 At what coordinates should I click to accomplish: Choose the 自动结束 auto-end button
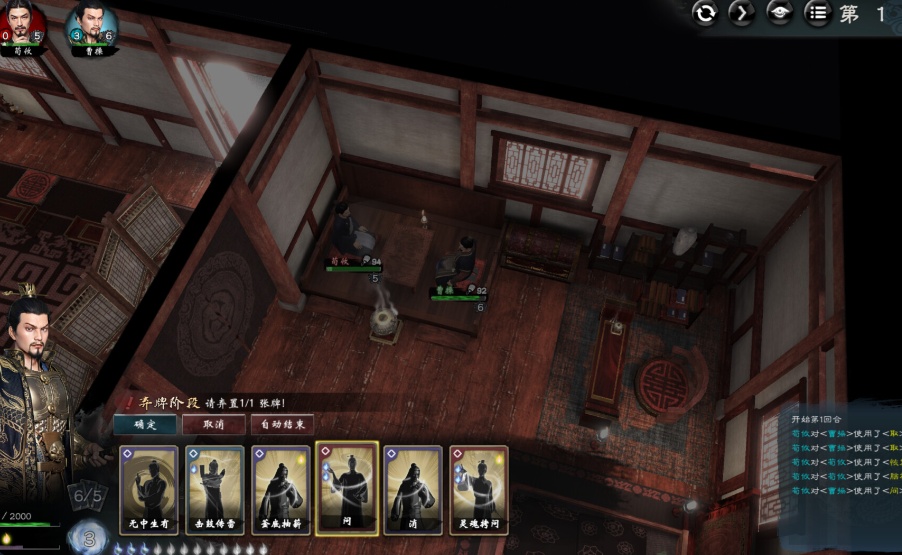[283, 424]
